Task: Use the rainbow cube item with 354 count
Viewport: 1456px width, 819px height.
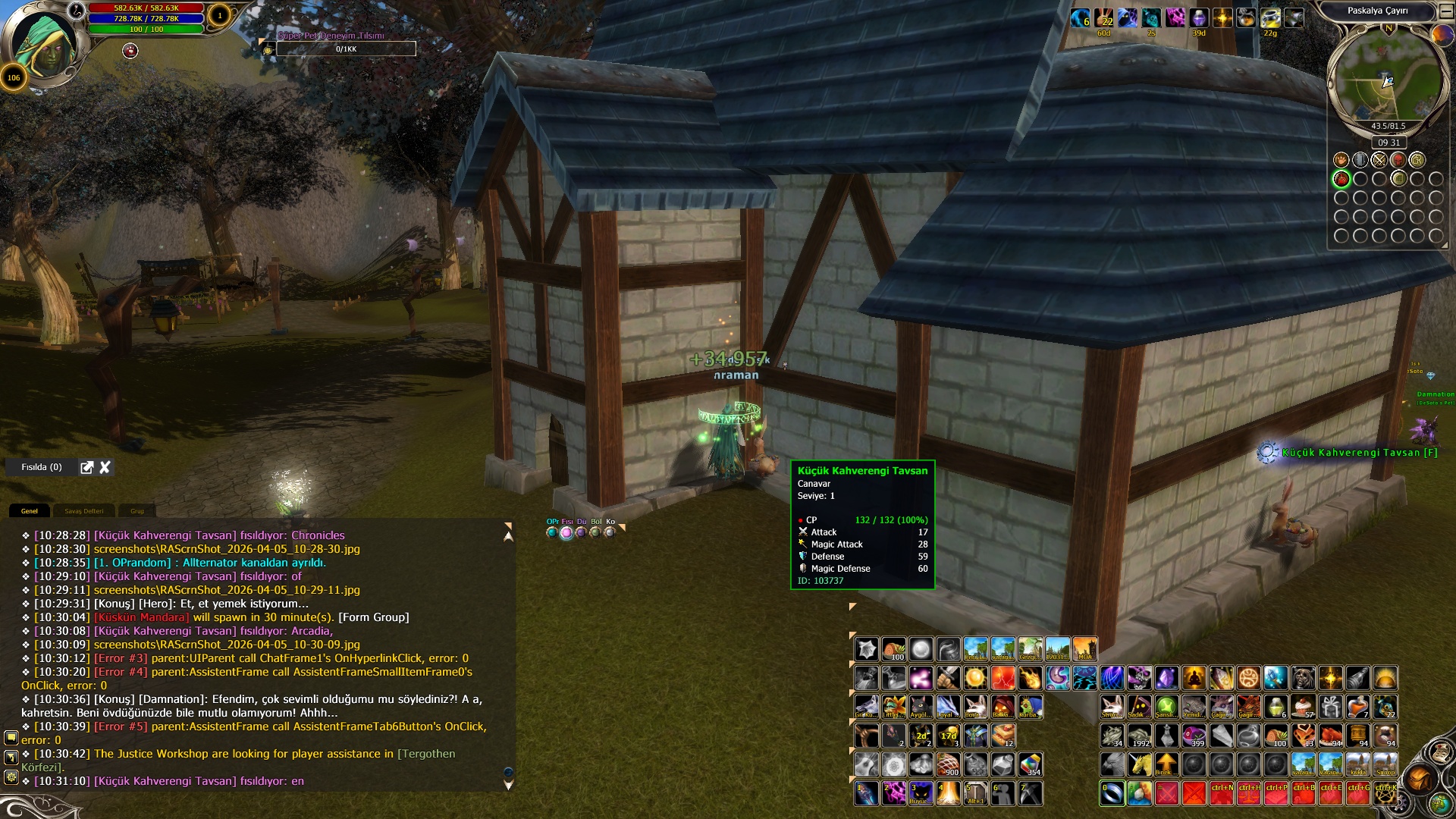Action: coord(1030,764)
